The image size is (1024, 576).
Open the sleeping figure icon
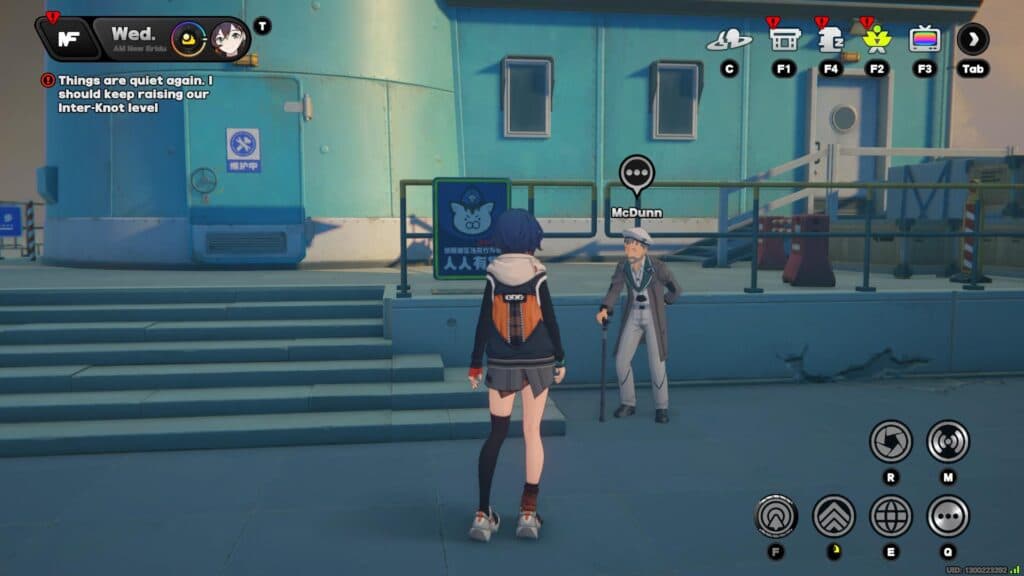[831, 39]
